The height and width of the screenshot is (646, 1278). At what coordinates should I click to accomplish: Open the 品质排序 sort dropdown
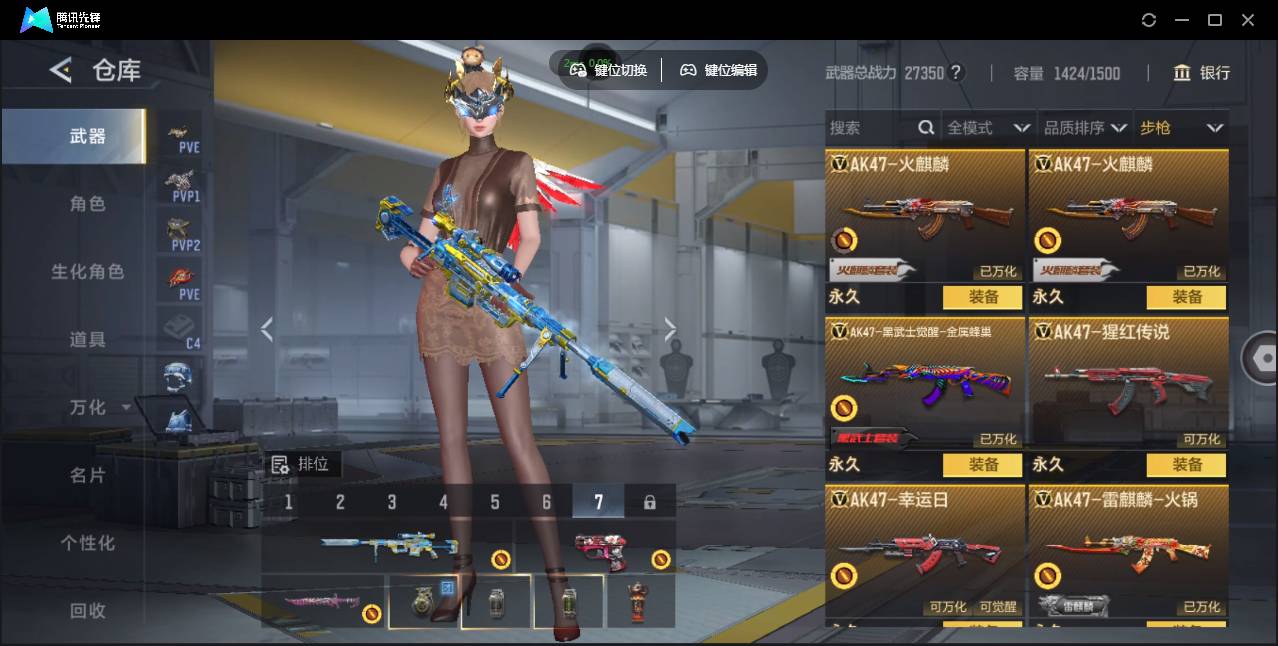1085,128
